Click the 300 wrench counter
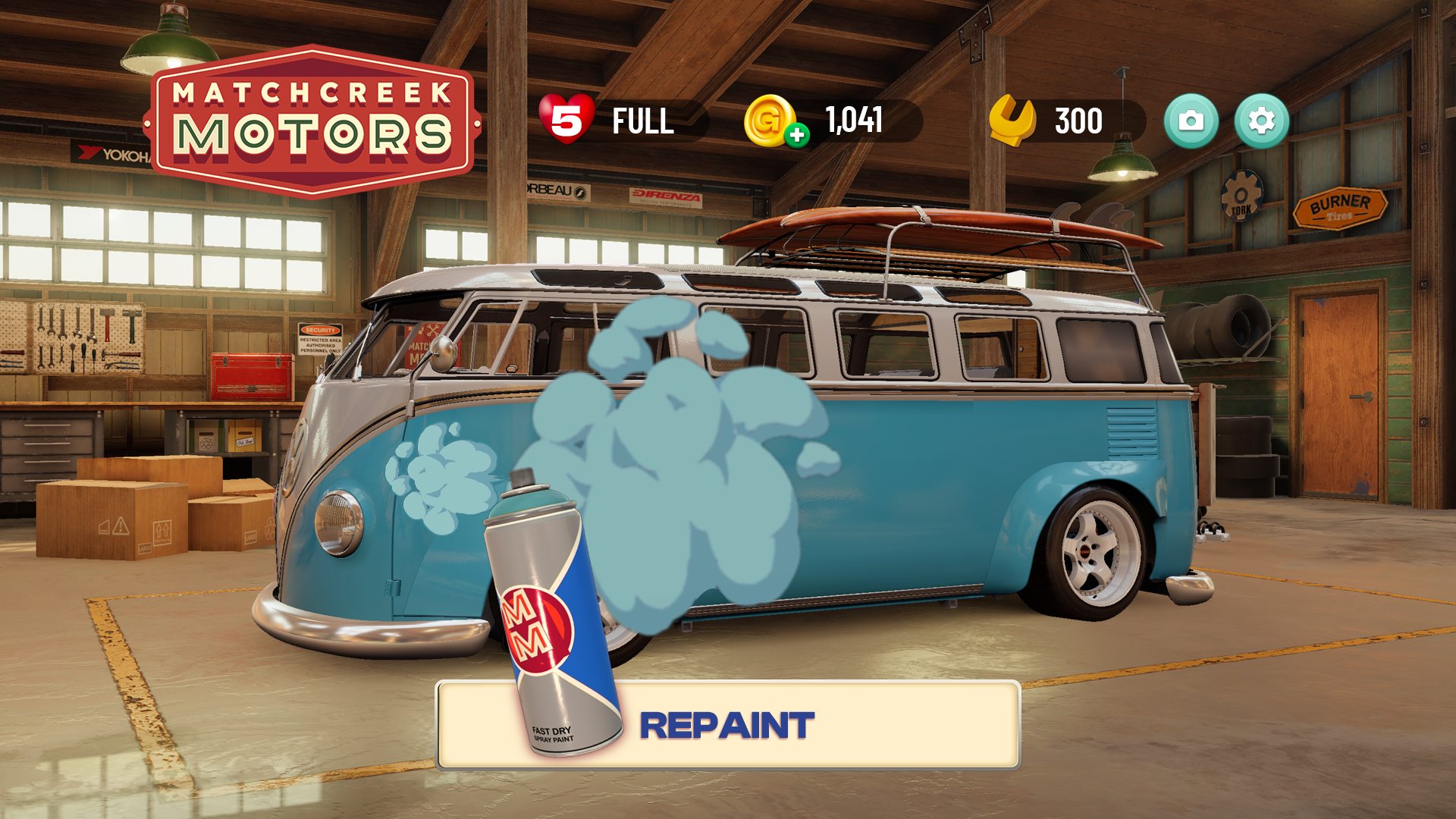This screenshot has width=1456, height=819. pyautogui.click(x=1077, y=119)
